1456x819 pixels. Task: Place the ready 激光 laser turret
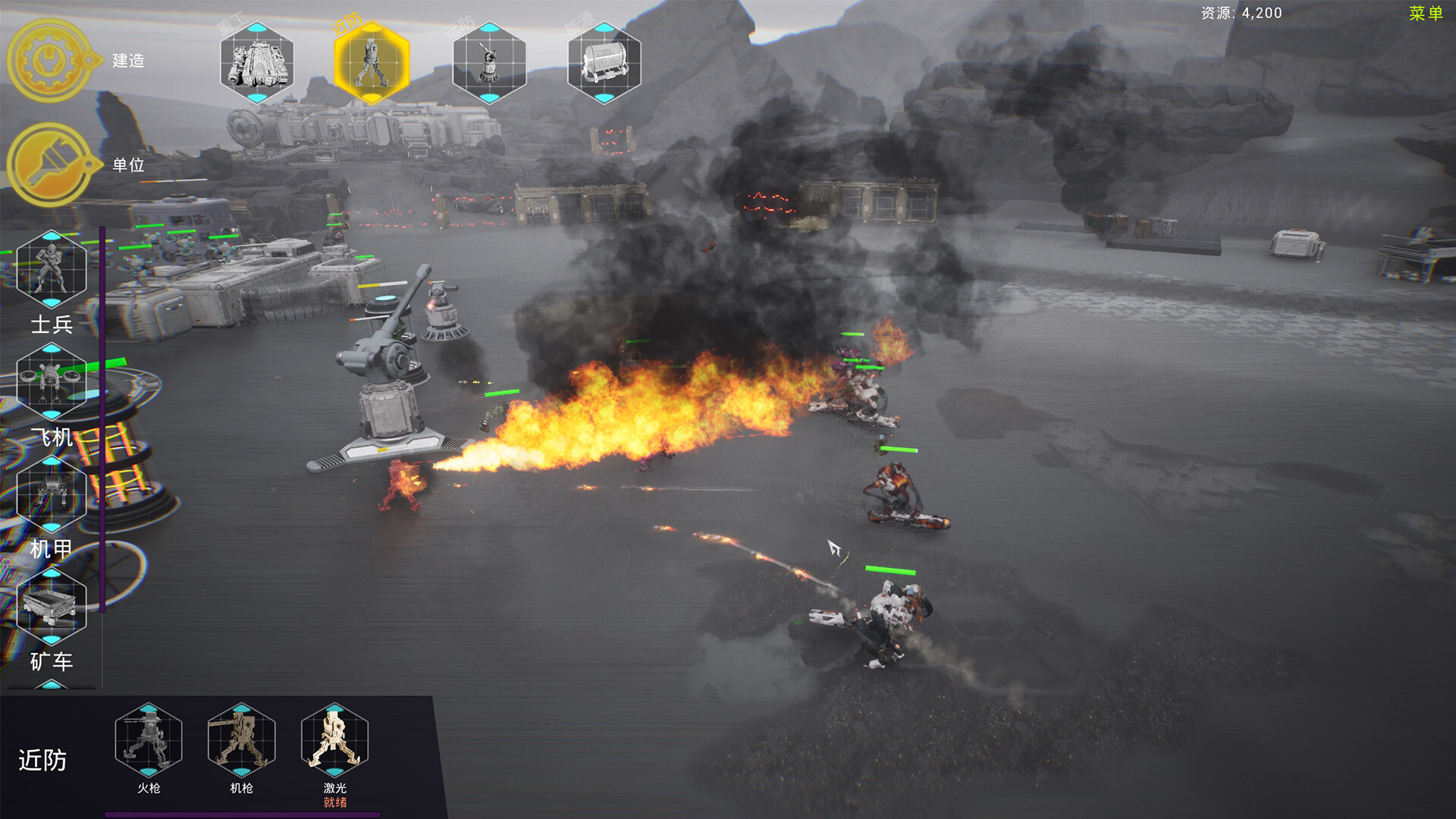[334, 739]
